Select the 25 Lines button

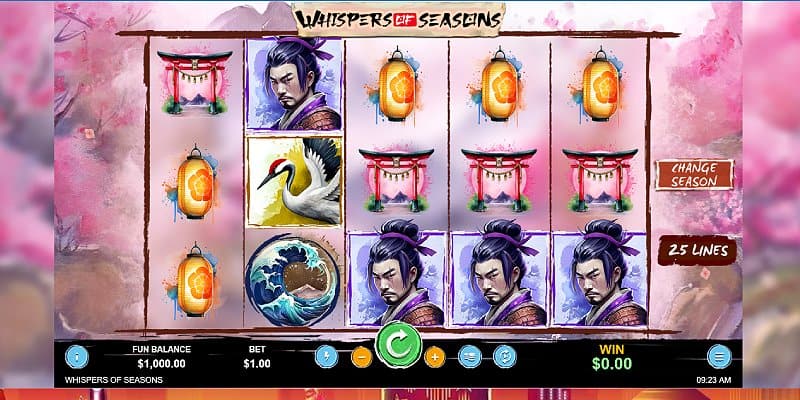coord(698,250)
